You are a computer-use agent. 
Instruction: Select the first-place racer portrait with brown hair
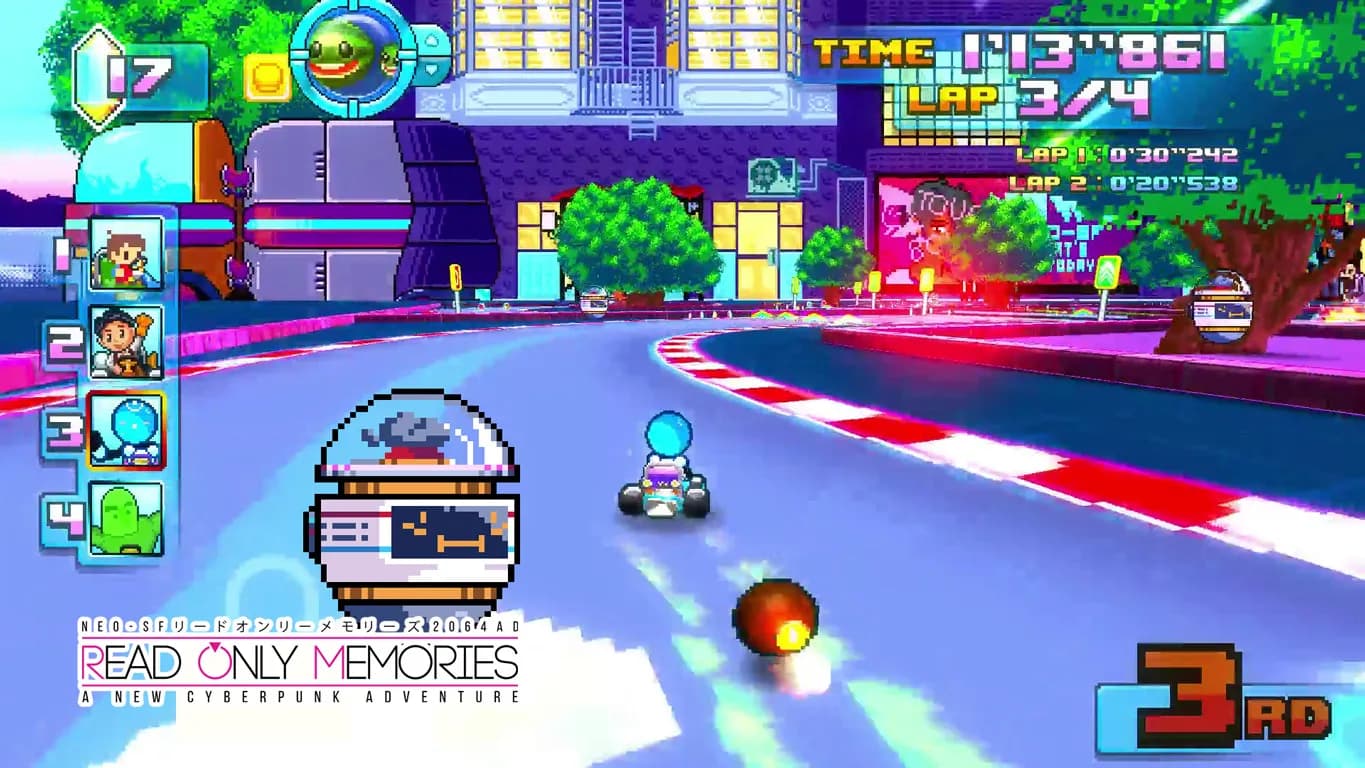point(126,254)
